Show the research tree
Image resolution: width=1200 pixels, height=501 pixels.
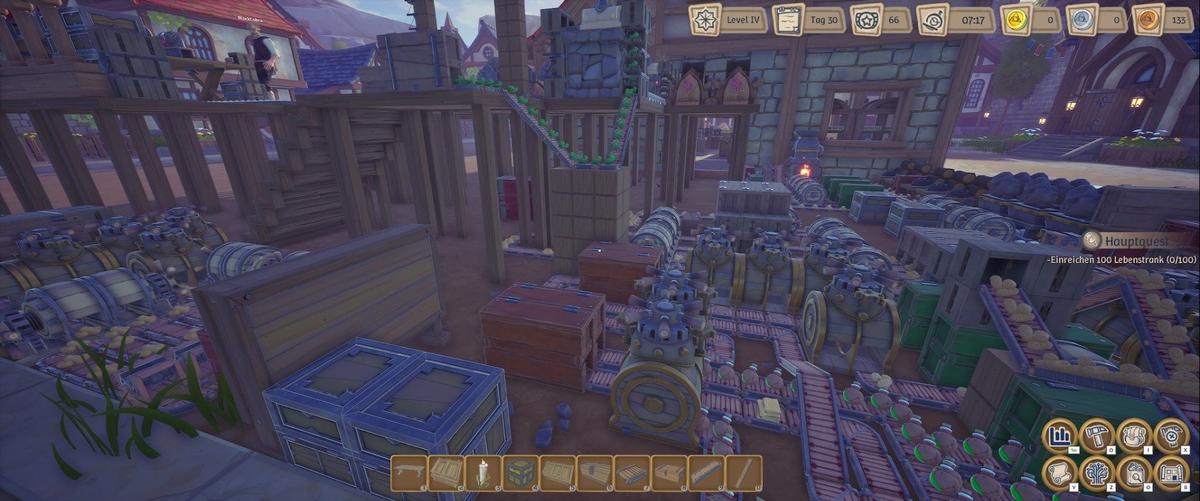[x=1098, y=474]
